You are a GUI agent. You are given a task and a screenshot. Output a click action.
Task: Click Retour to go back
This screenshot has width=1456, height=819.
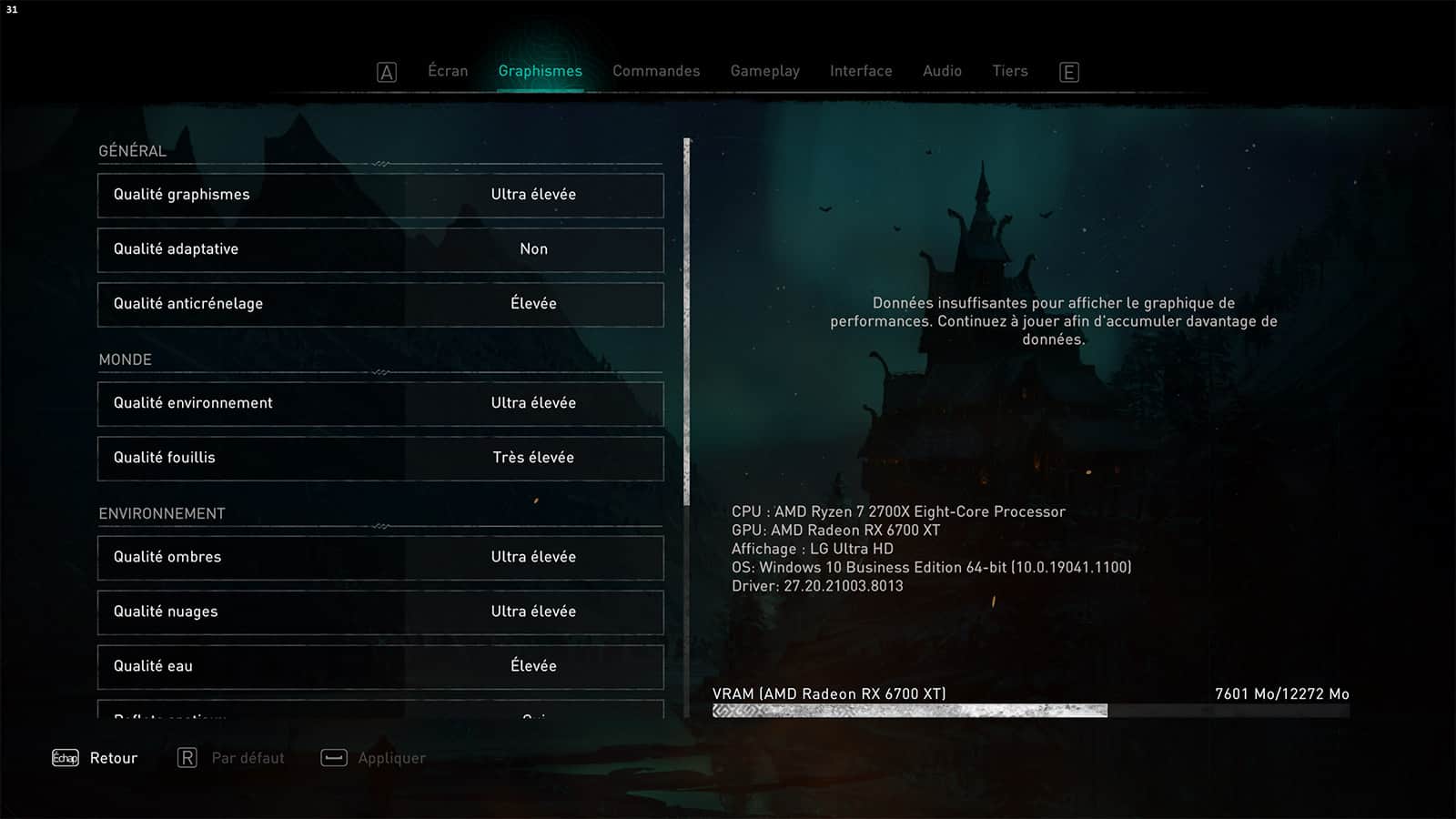click(x=96, y=758)
